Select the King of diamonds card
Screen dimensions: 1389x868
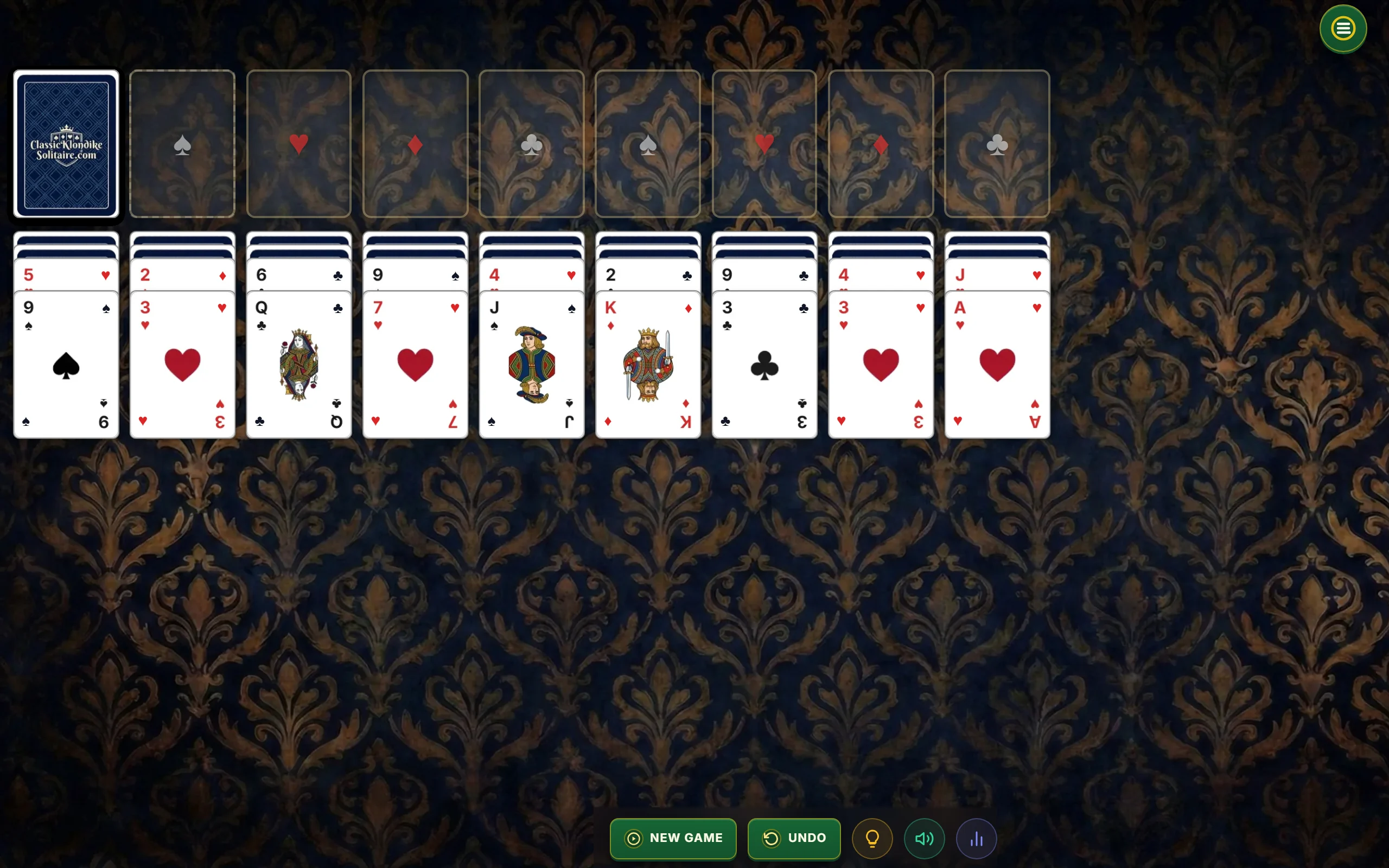tap(647, 365)
